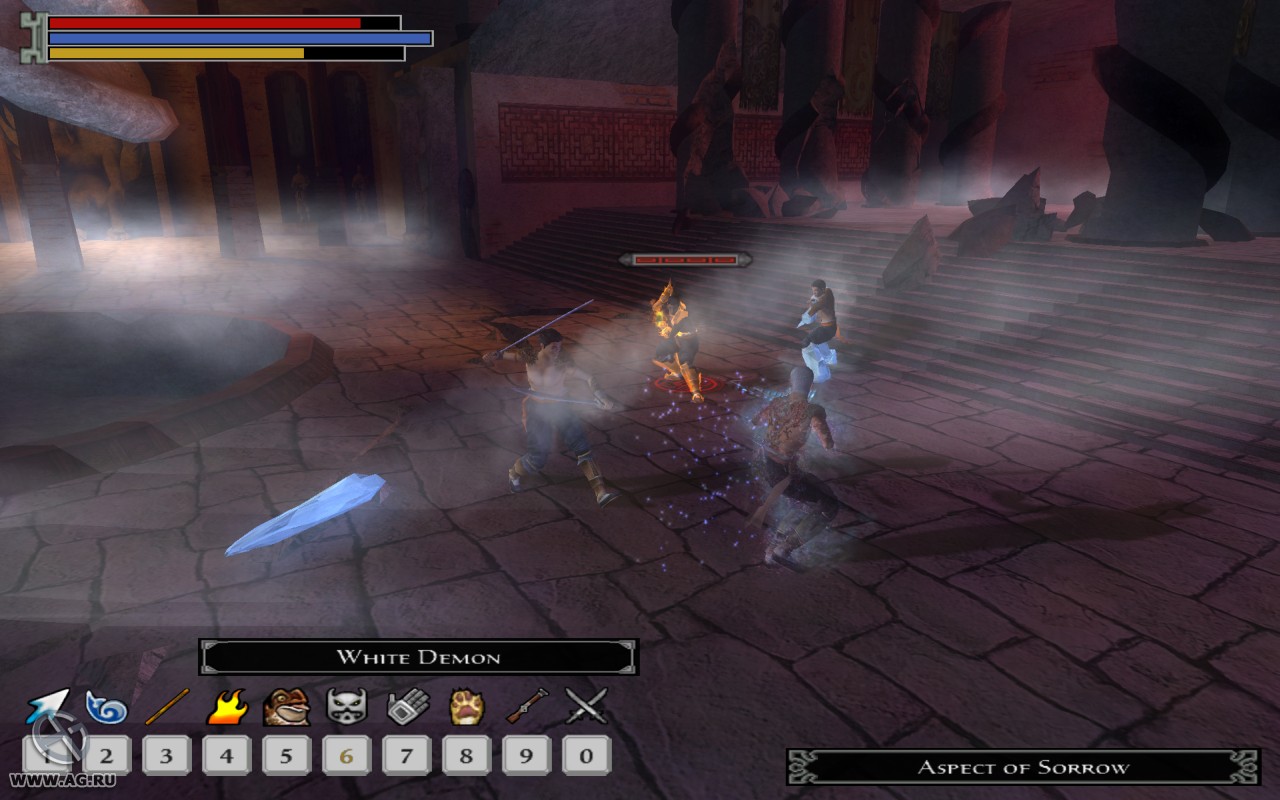The width and height of the screenshot is (1280, 800).
Task: Select the blue ice arrow style icon
Action: click(x=47, y=707)
